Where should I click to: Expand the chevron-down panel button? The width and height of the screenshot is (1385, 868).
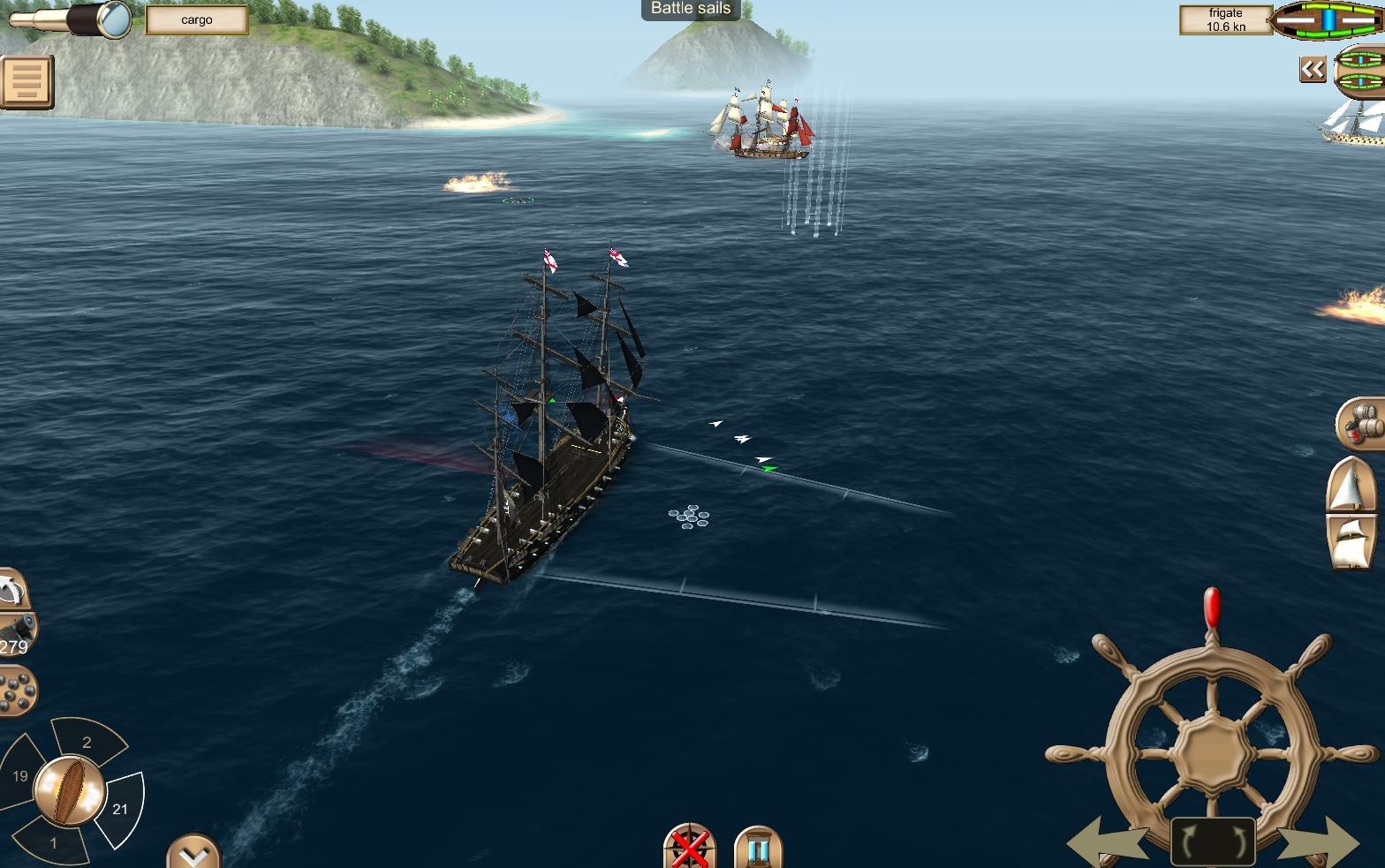pyautogui.click(x=193, y=852)
